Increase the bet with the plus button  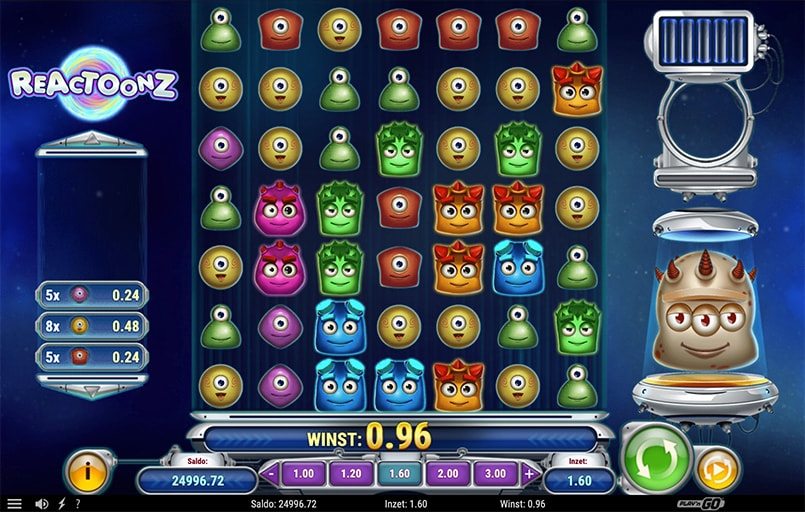pyautogui.click(x=529, y=473)
